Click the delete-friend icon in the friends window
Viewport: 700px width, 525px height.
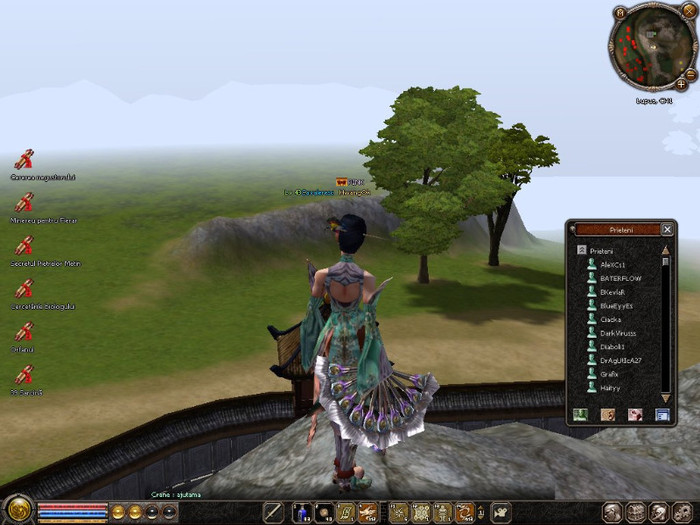click(x=634, y=414)
